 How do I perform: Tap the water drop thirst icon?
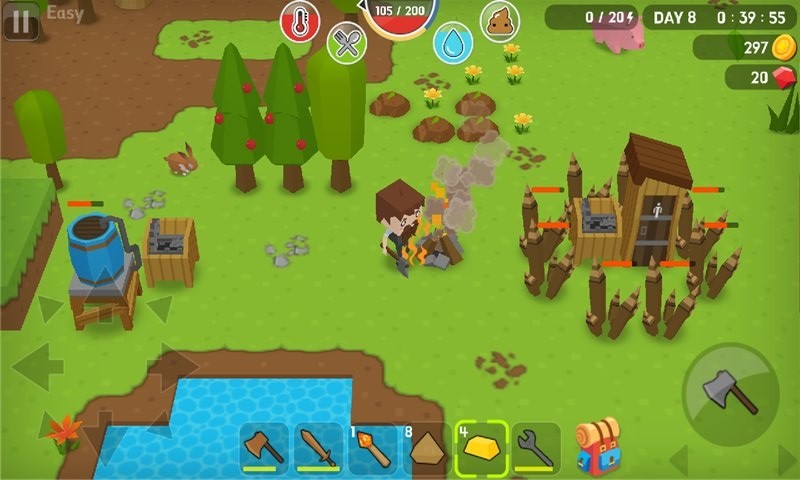click(453, 43)
